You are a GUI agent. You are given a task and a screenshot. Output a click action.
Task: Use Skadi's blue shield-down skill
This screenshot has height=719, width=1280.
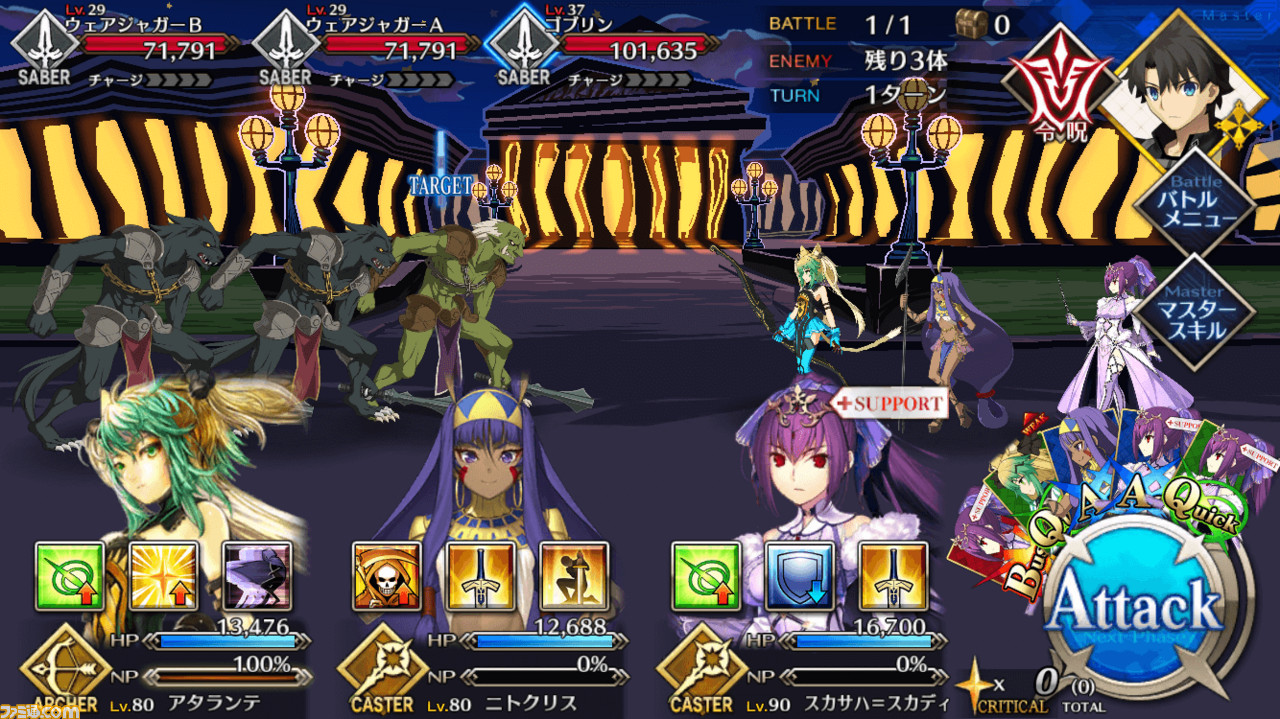799,576
